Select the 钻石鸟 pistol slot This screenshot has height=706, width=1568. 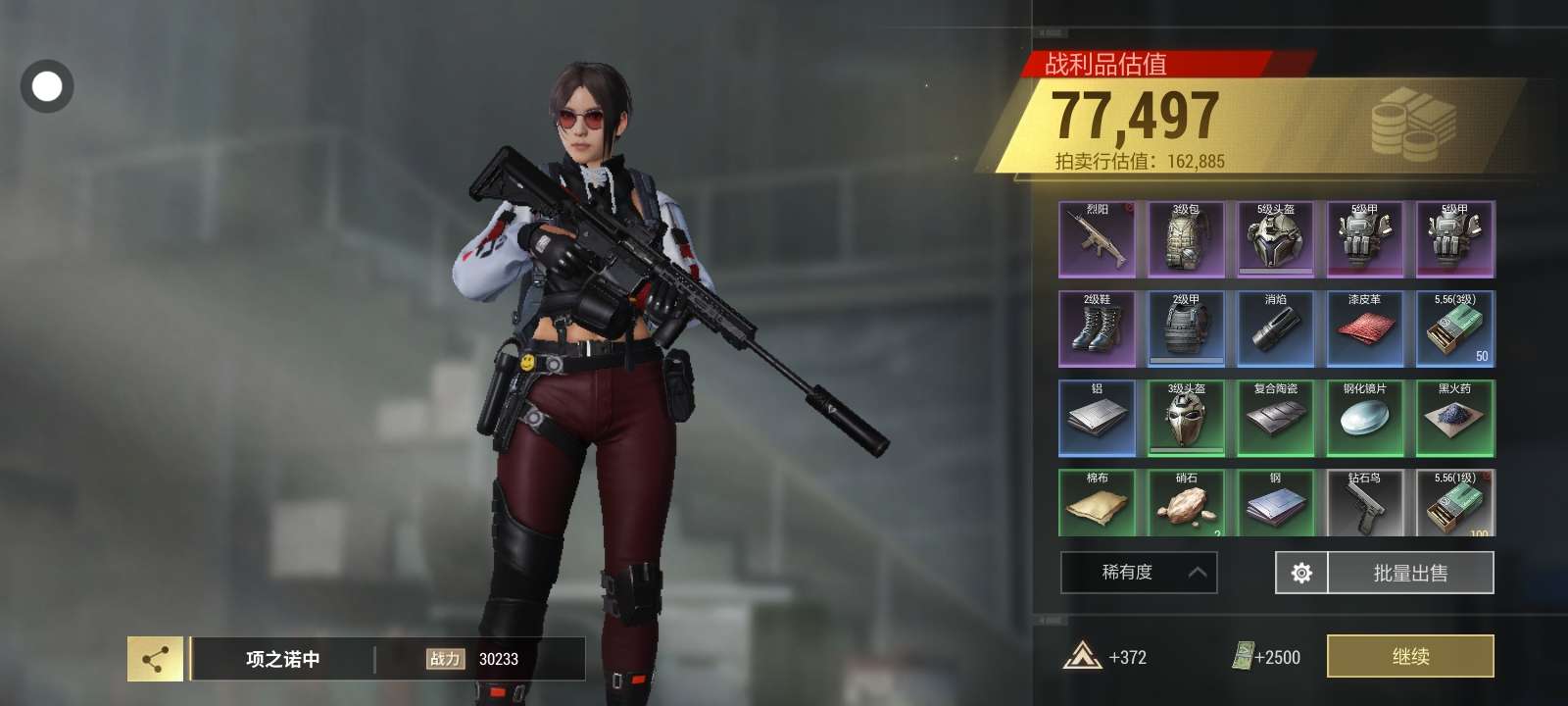pos(1365,503)
